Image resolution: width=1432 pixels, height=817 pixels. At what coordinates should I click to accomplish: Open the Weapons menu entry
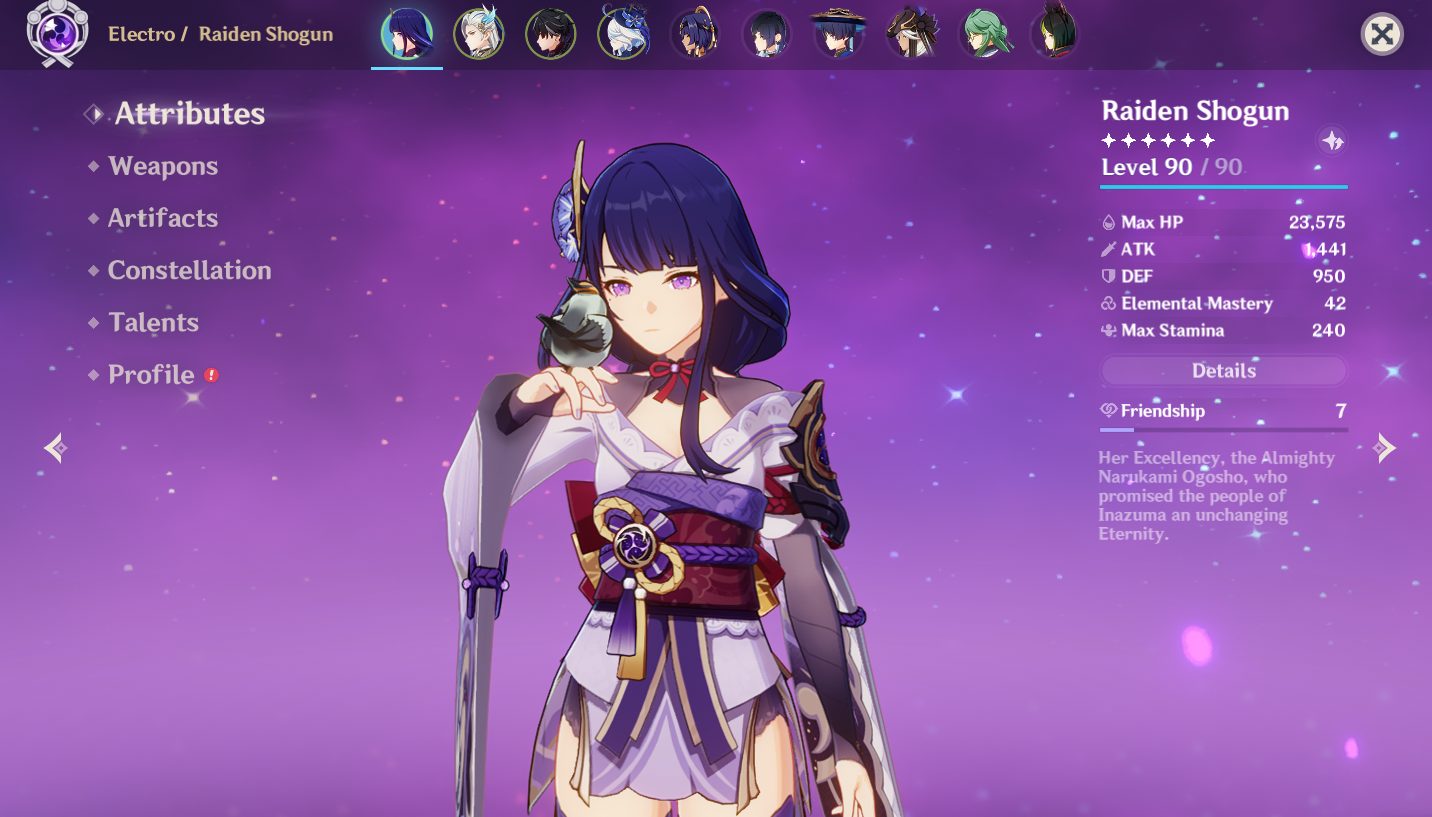tap(163, 166)
